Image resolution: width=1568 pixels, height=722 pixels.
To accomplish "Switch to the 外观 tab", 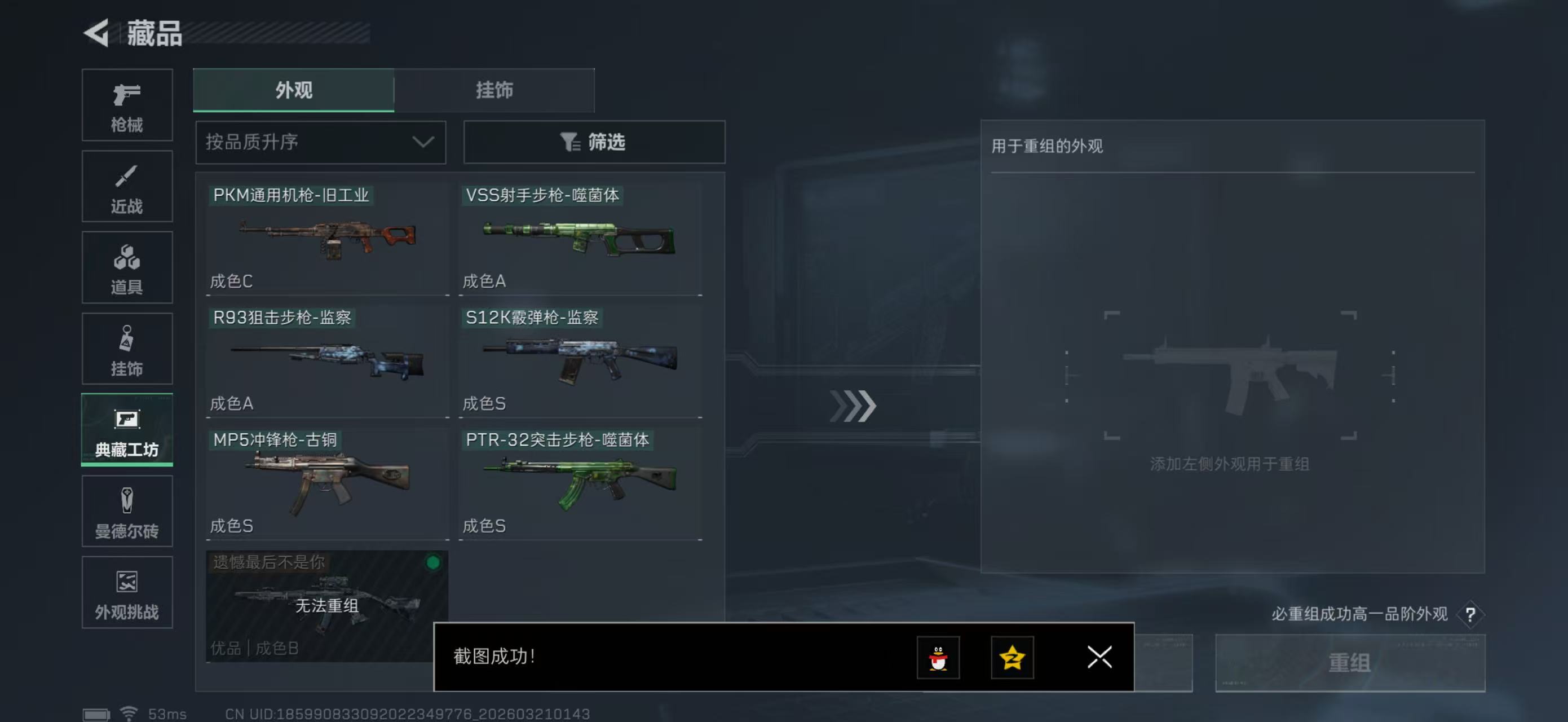I will coord(293,90).
